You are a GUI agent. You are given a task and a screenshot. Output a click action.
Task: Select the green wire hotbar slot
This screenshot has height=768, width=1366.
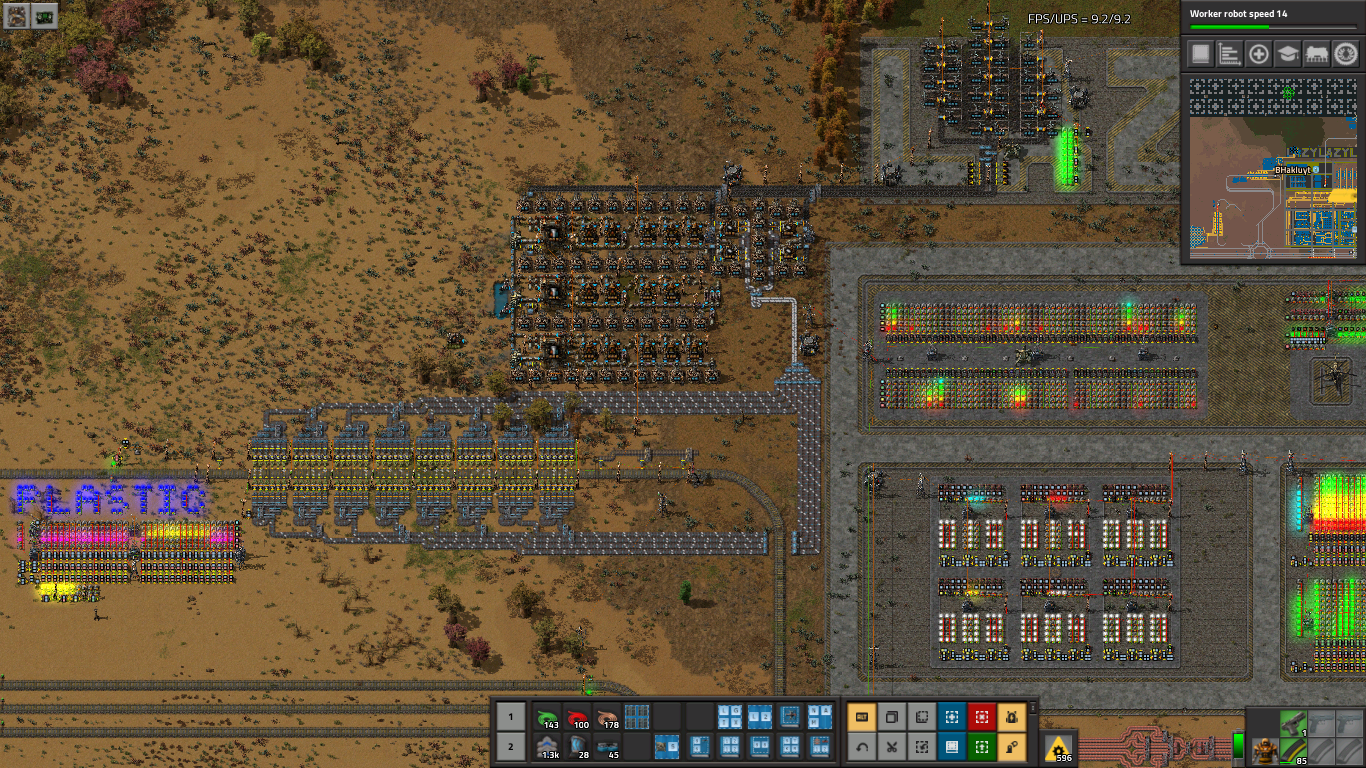[x=547, y=717]
